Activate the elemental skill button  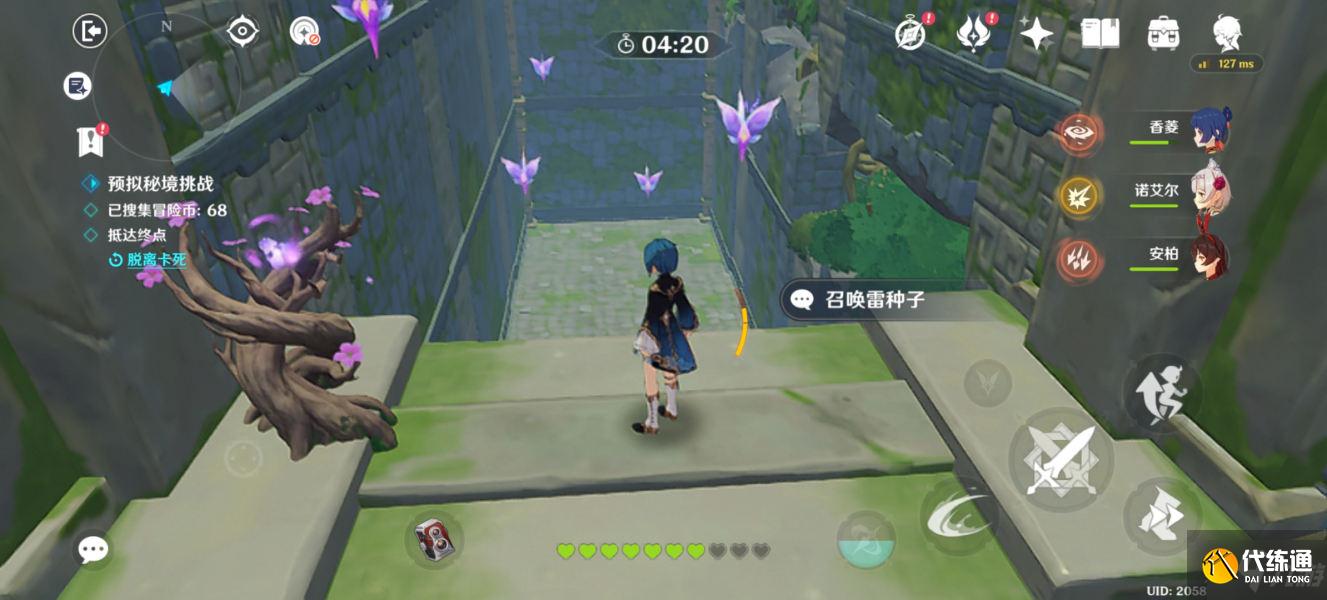pyautogui.click(x=957, y=514)
